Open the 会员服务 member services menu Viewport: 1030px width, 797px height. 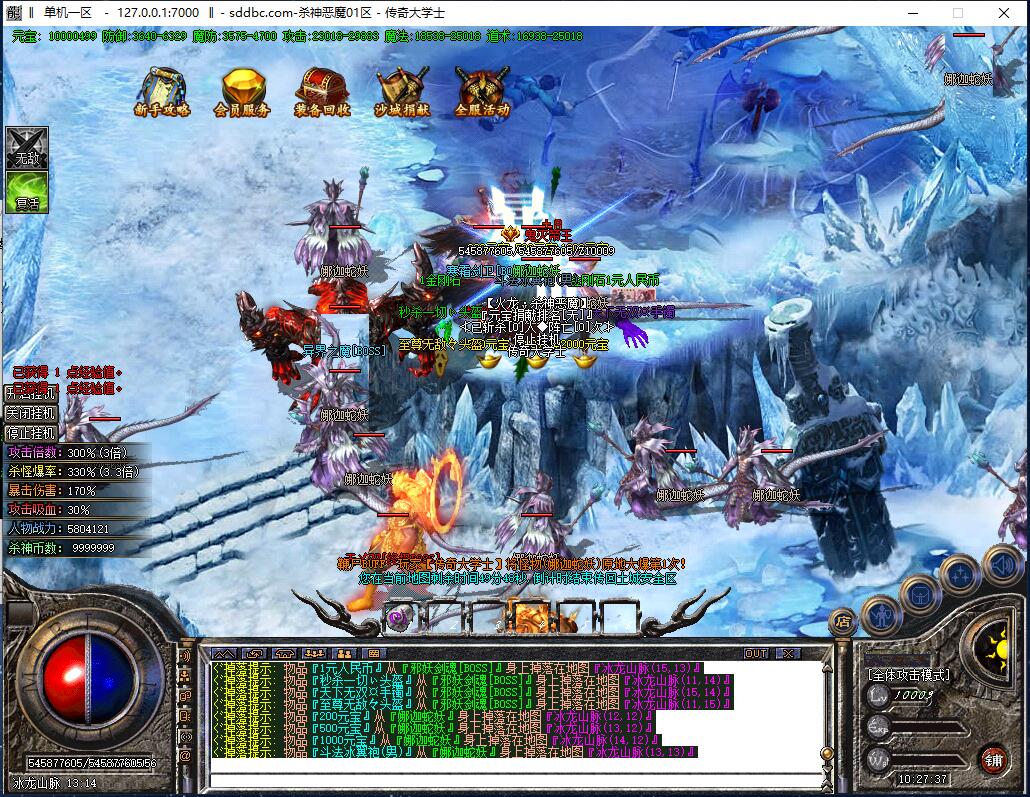242,92
